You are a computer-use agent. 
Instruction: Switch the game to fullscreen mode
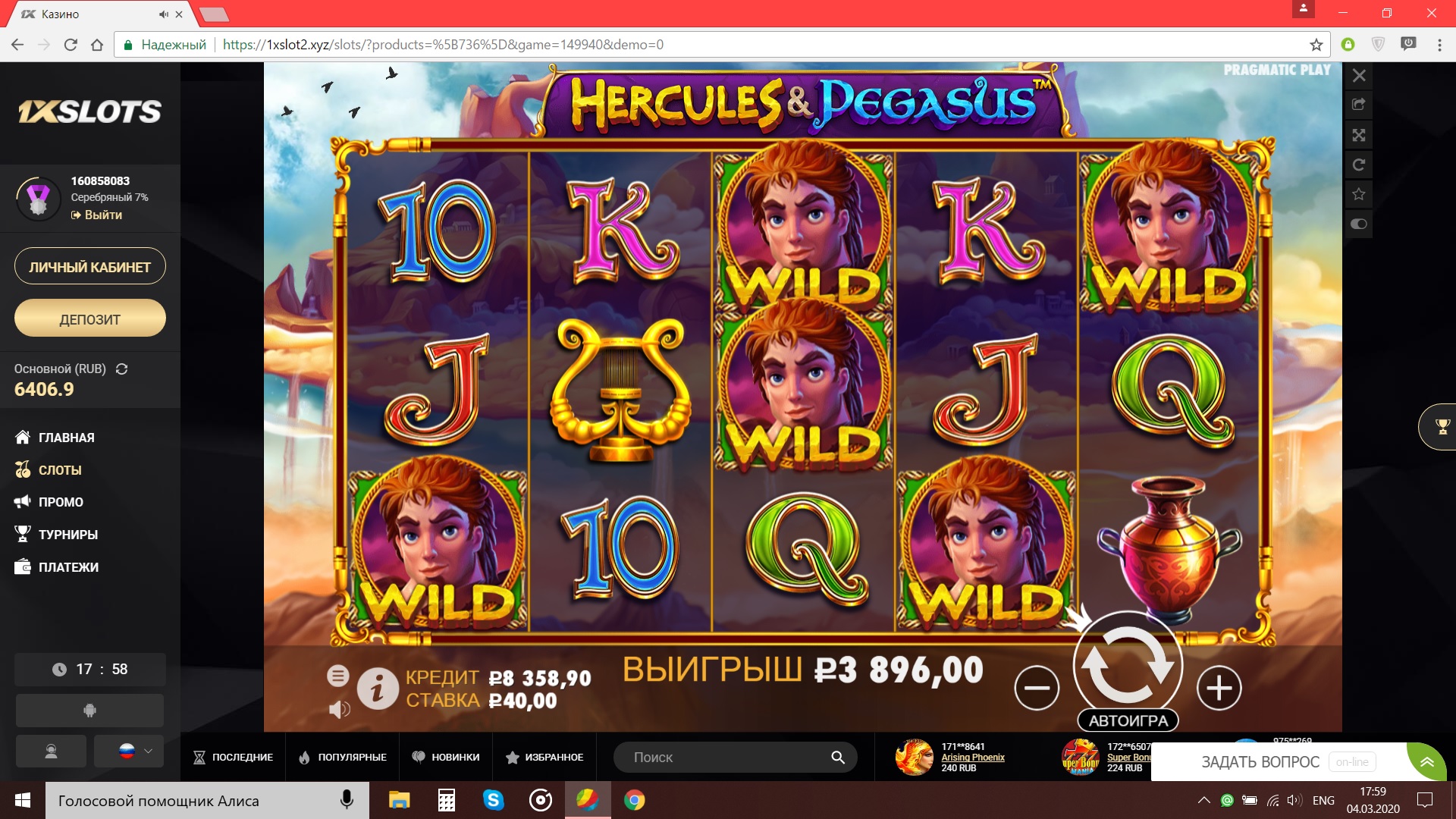tap(1359, 135)
